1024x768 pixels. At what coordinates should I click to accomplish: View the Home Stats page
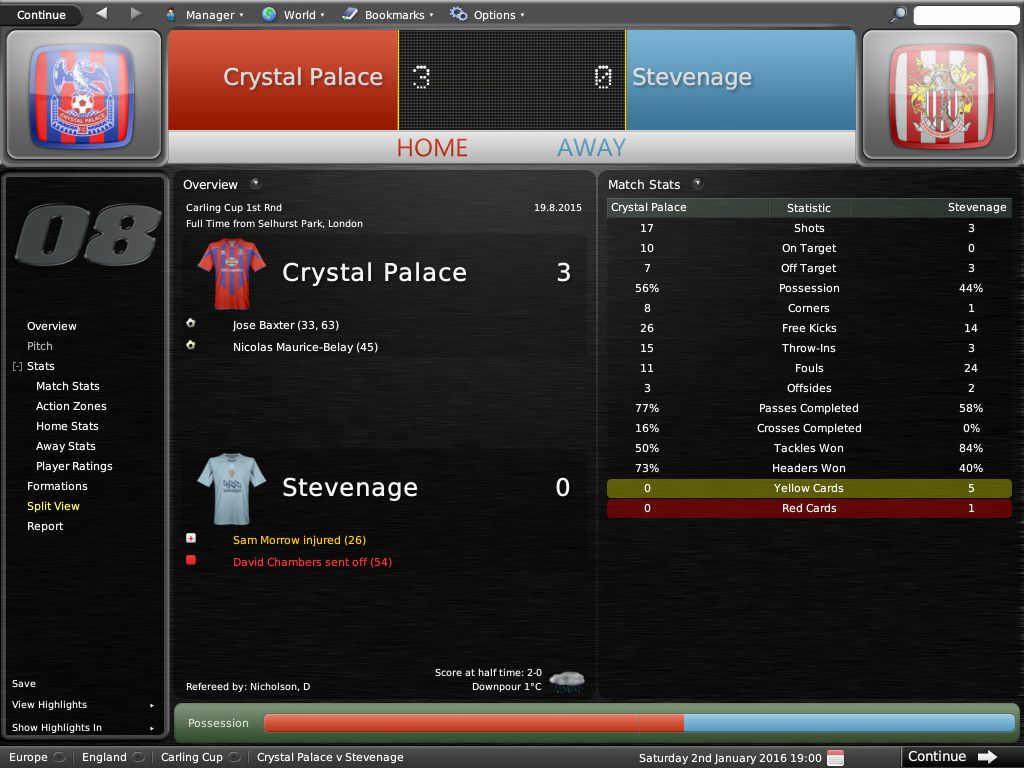67,426
